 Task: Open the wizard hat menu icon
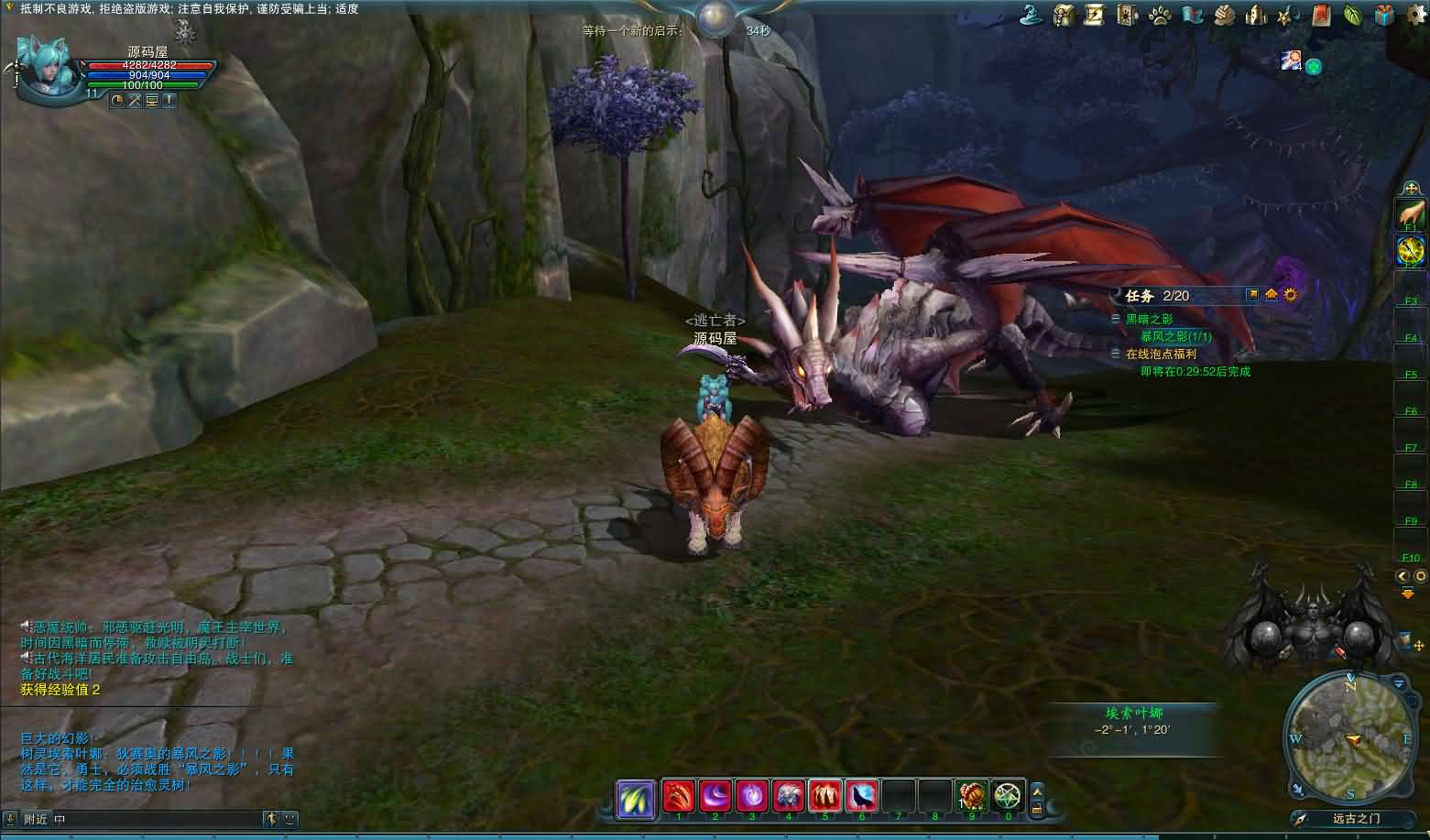pyautogui.click(x=1033, y=15)
